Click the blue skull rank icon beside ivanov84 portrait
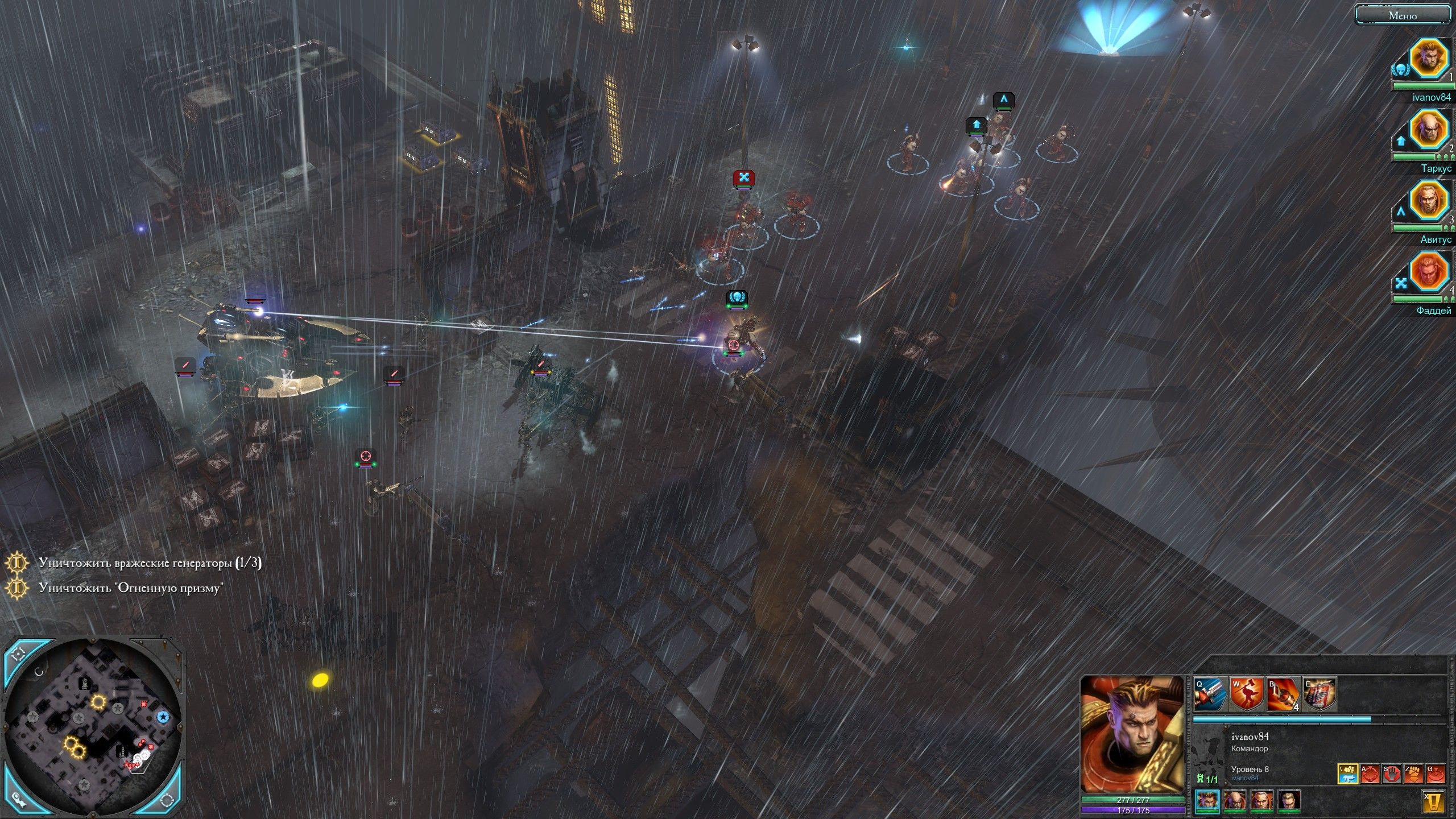 click(x=1400, y=69)
